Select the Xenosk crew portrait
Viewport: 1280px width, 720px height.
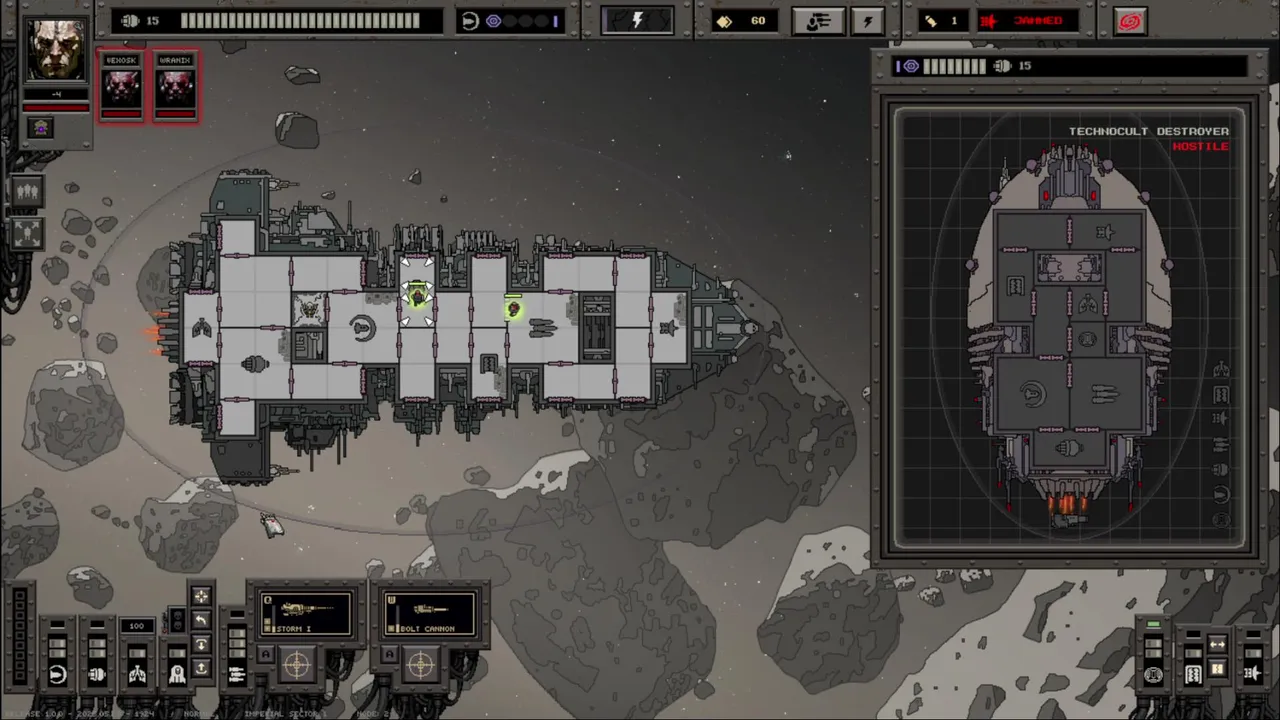[x=122, y=84]
